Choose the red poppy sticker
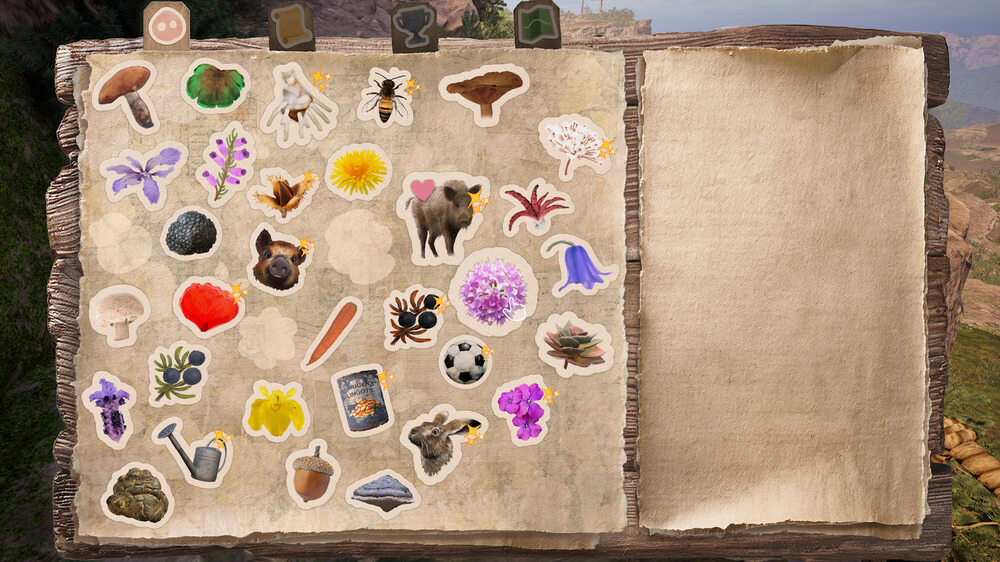This screenshot has height=562, width=1000. click(208, 306)
